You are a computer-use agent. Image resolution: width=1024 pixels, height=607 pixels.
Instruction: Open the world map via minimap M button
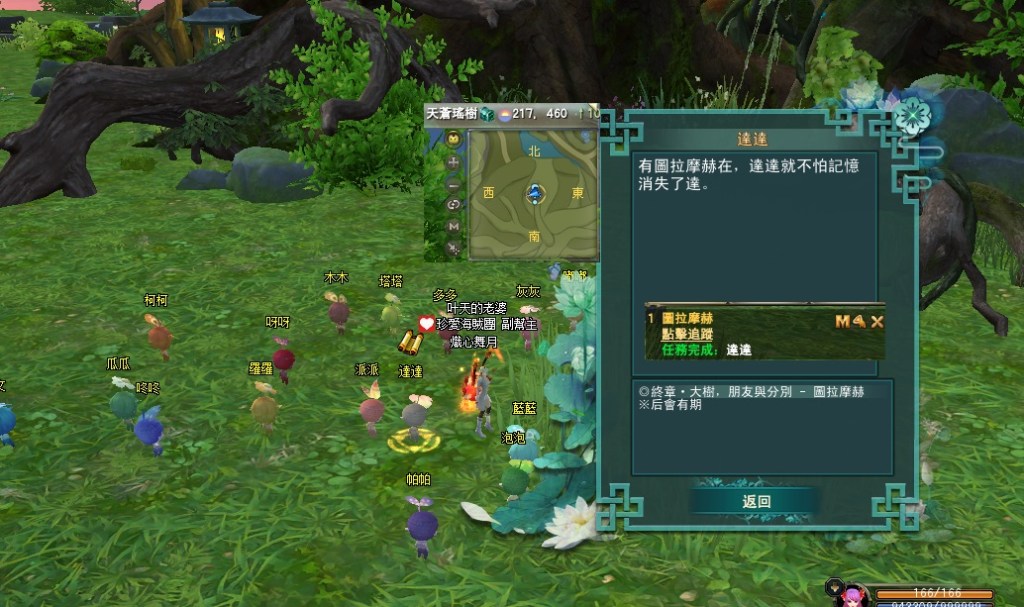pos(453,227)
